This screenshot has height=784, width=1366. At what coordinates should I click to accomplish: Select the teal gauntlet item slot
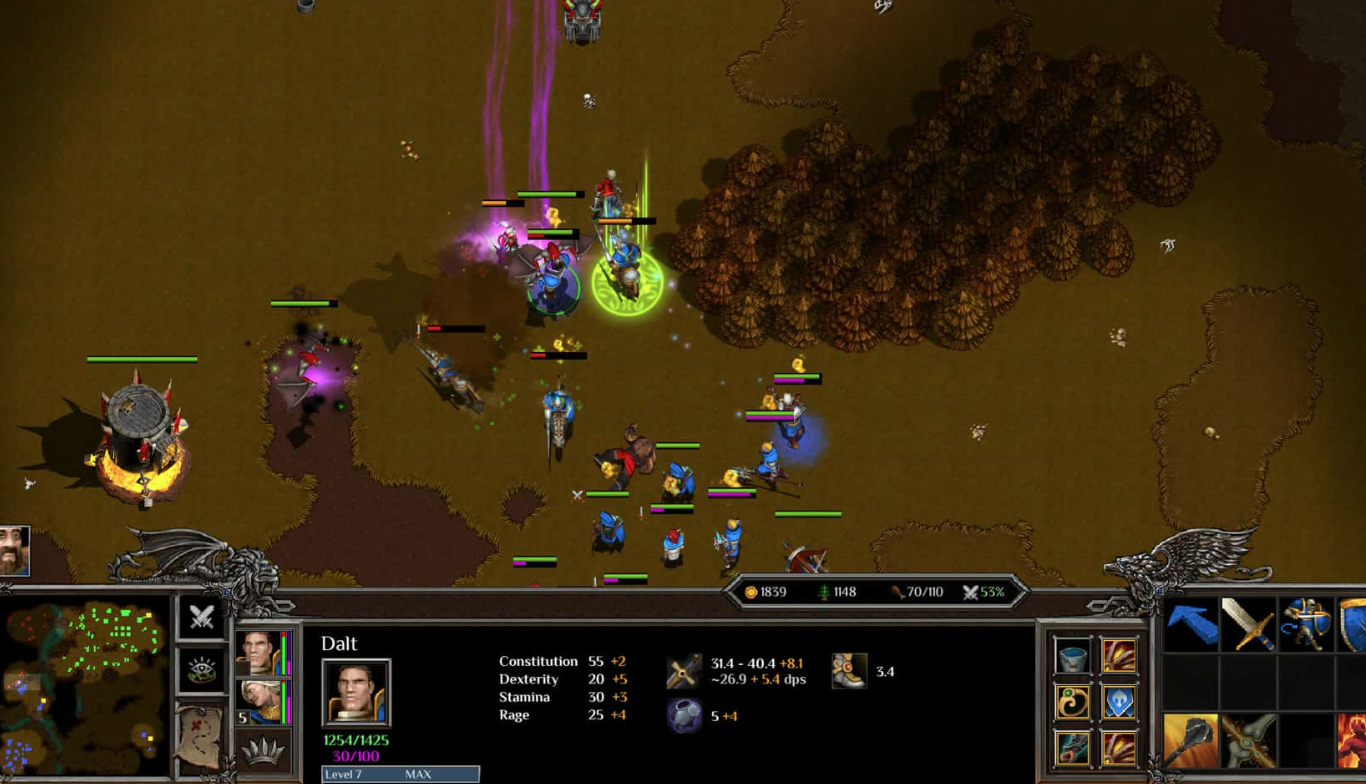tap(1072, 748)
